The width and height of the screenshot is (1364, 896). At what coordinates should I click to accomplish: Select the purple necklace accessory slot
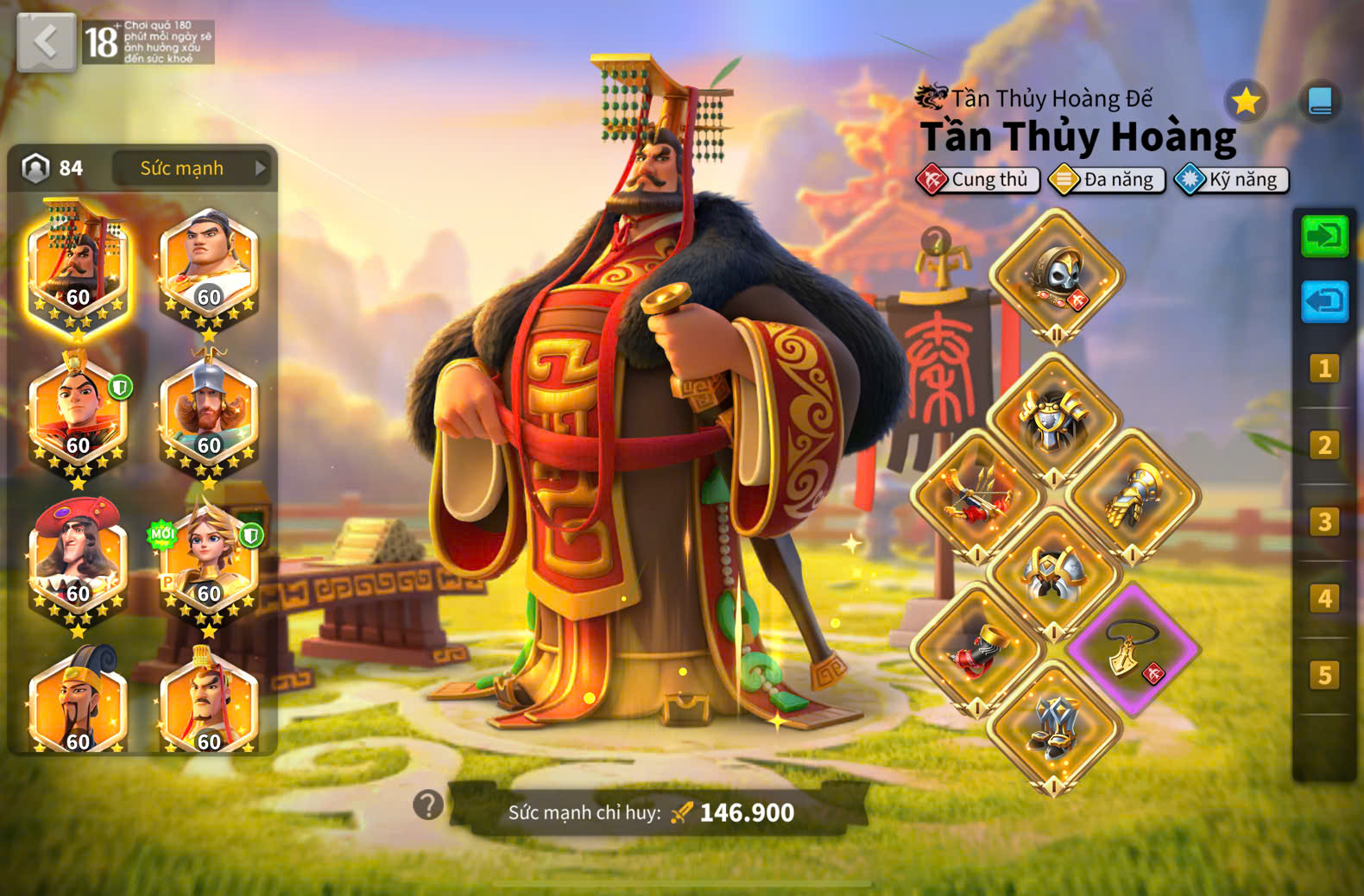[x=1132, y=651]
